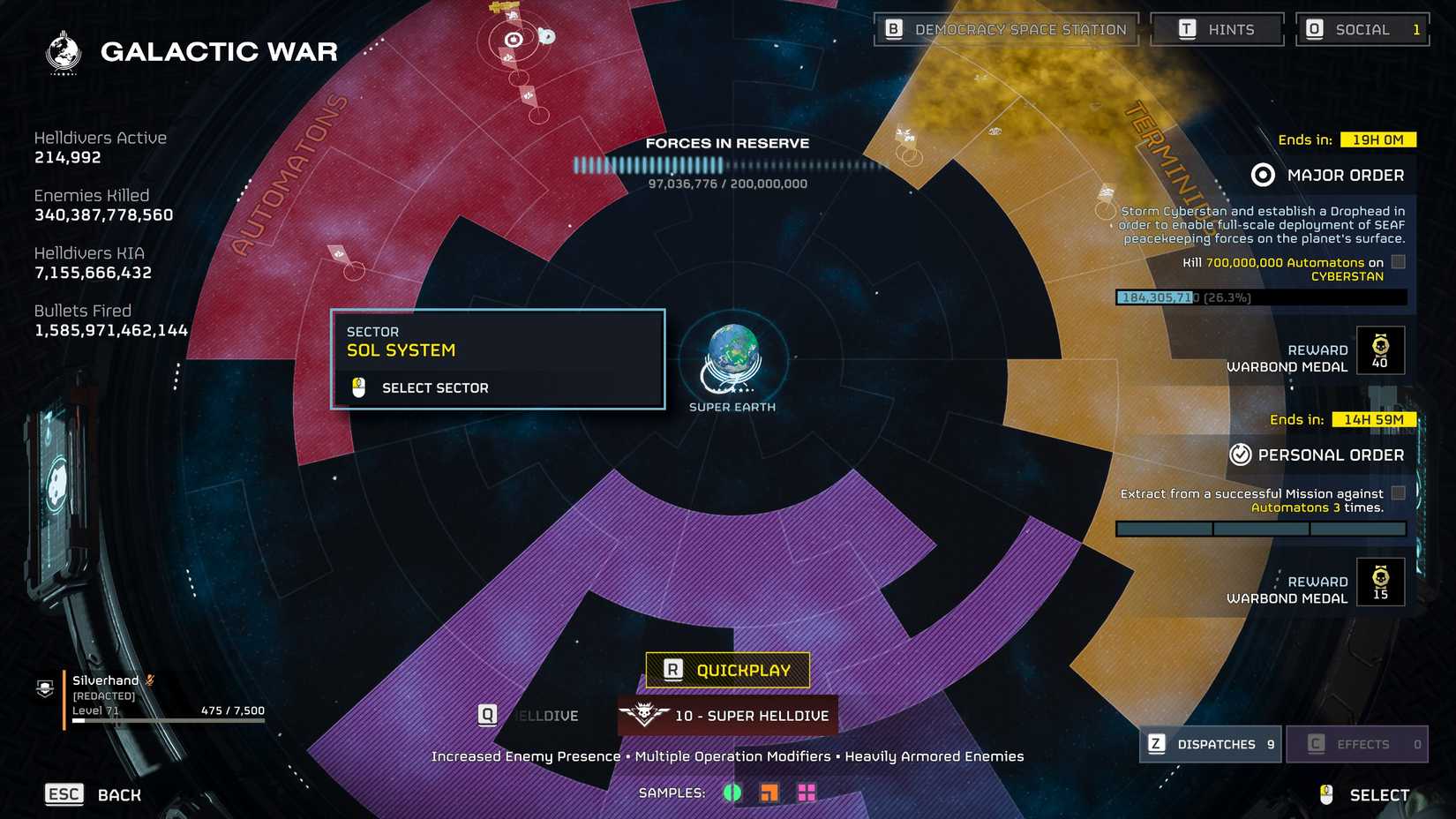Check the Kill 700,000,000 Automatons objective box
1456x819 pixels.
[1397, 261]
